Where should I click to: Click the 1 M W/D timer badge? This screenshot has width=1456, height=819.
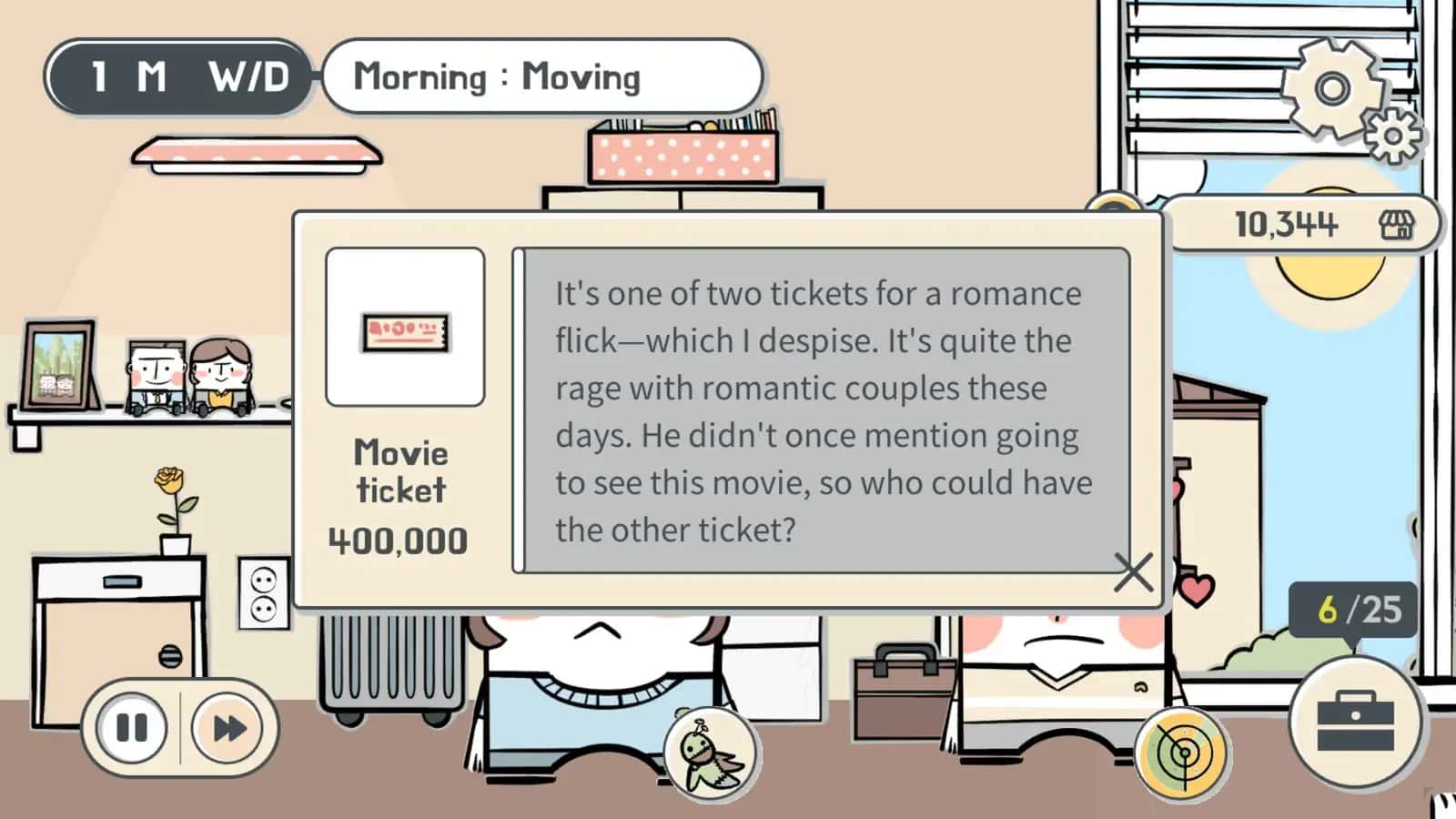pyautogui.click(x=179, y=77)
